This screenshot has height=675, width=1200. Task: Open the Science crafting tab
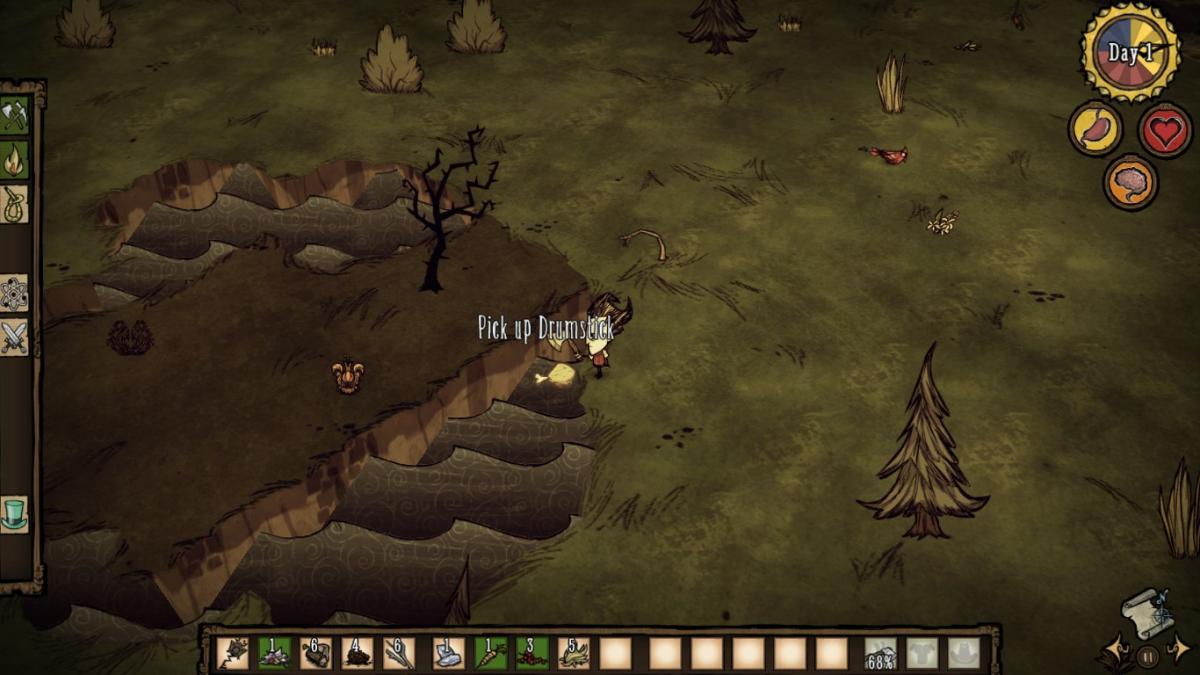14,293
